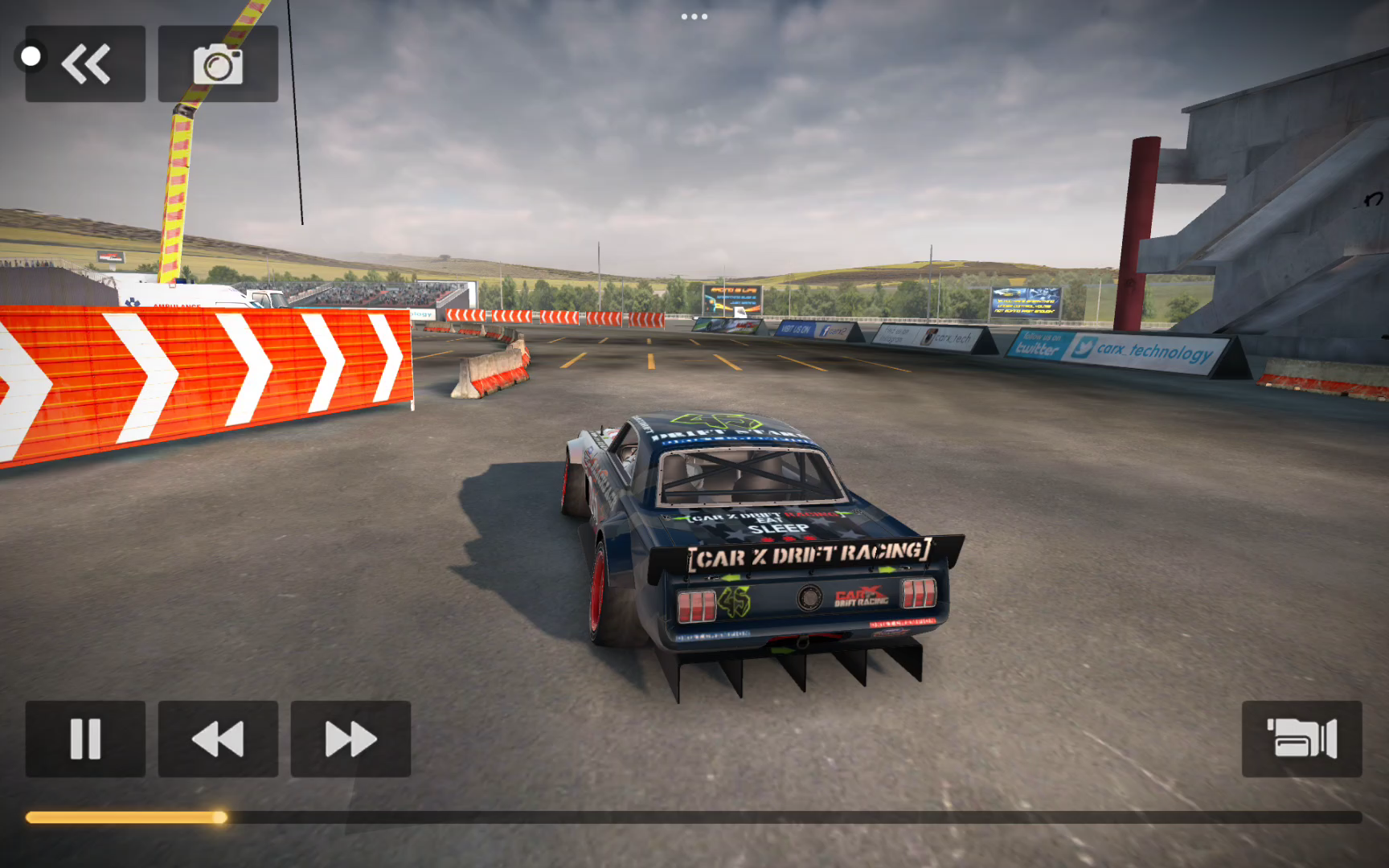Fast-forward the replay
This screenshot has height=868, width=1389.
coord(350,739)
